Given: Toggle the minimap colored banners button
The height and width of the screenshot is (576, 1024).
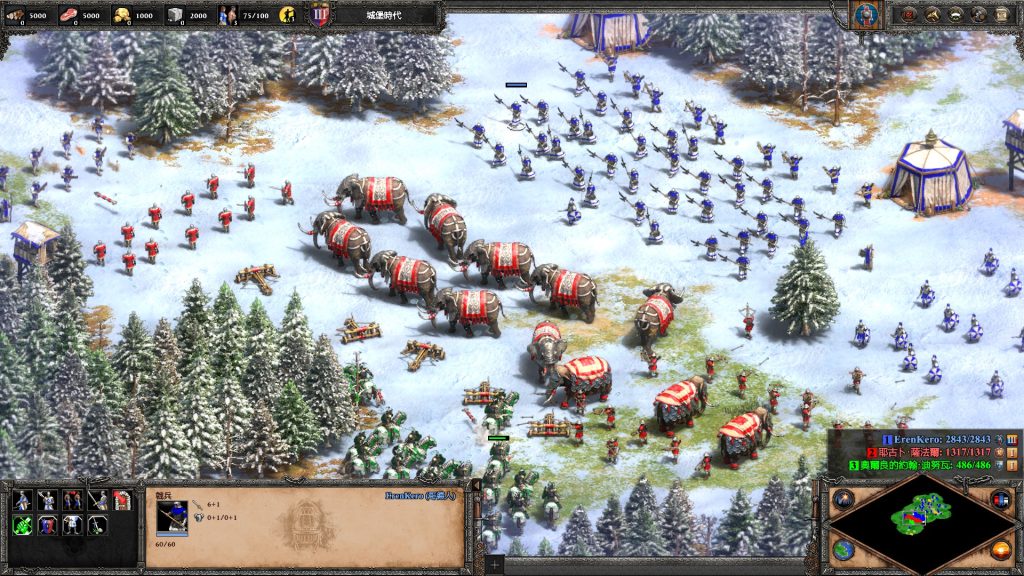Looking at the screenshot, I should point(999,499).
